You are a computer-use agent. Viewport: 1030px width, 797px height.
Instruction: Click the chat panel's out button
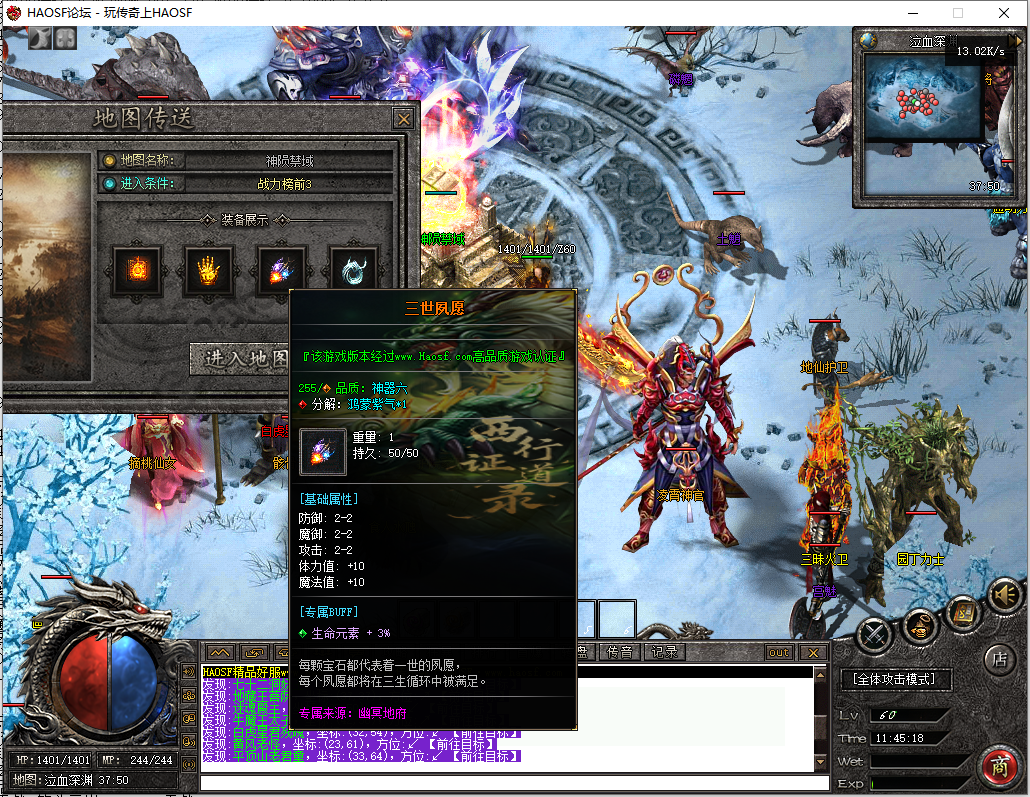pos(778,653)
